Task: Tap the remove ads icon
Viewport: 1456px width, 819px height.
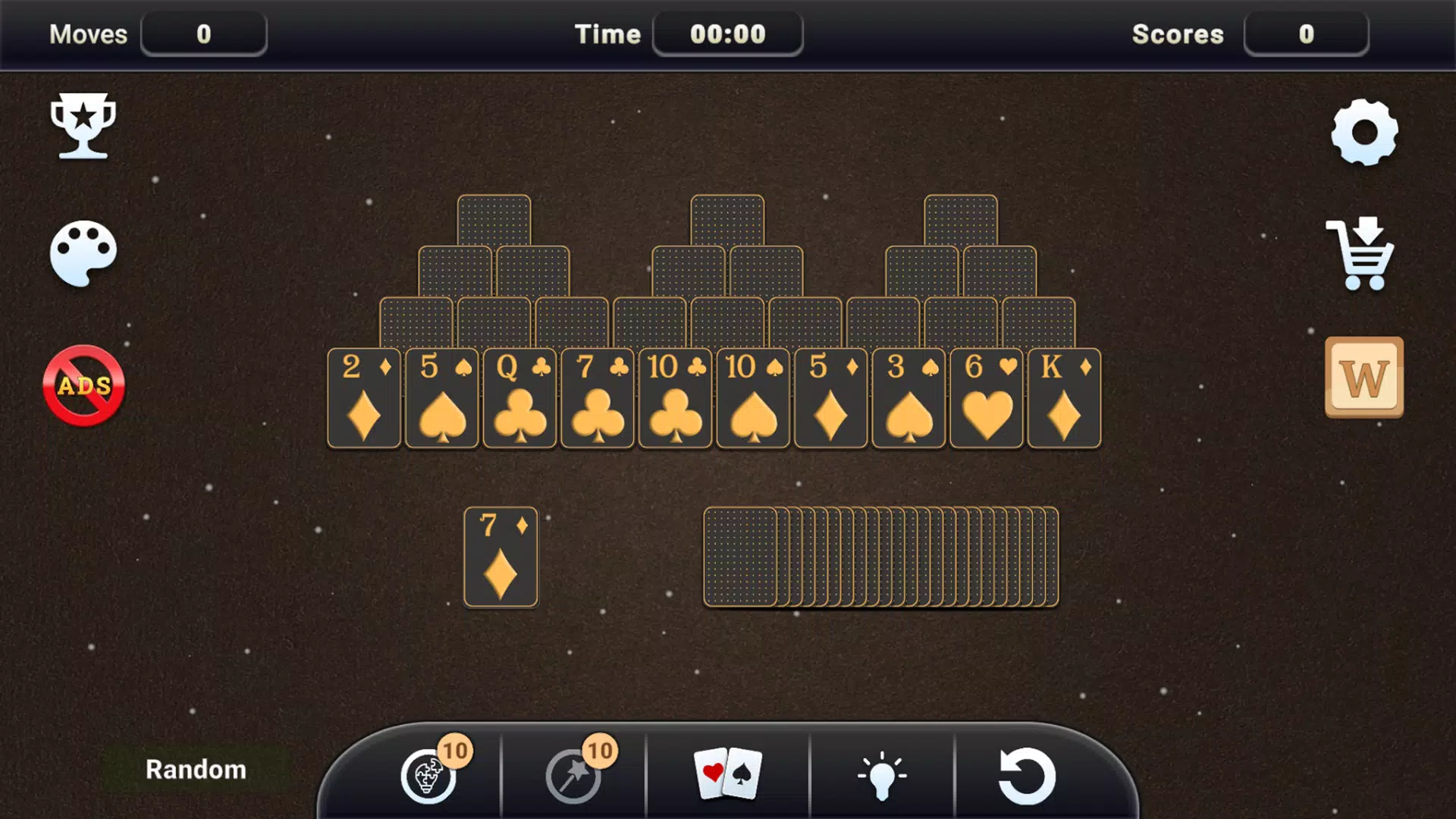Action: [x=83, y=384]
